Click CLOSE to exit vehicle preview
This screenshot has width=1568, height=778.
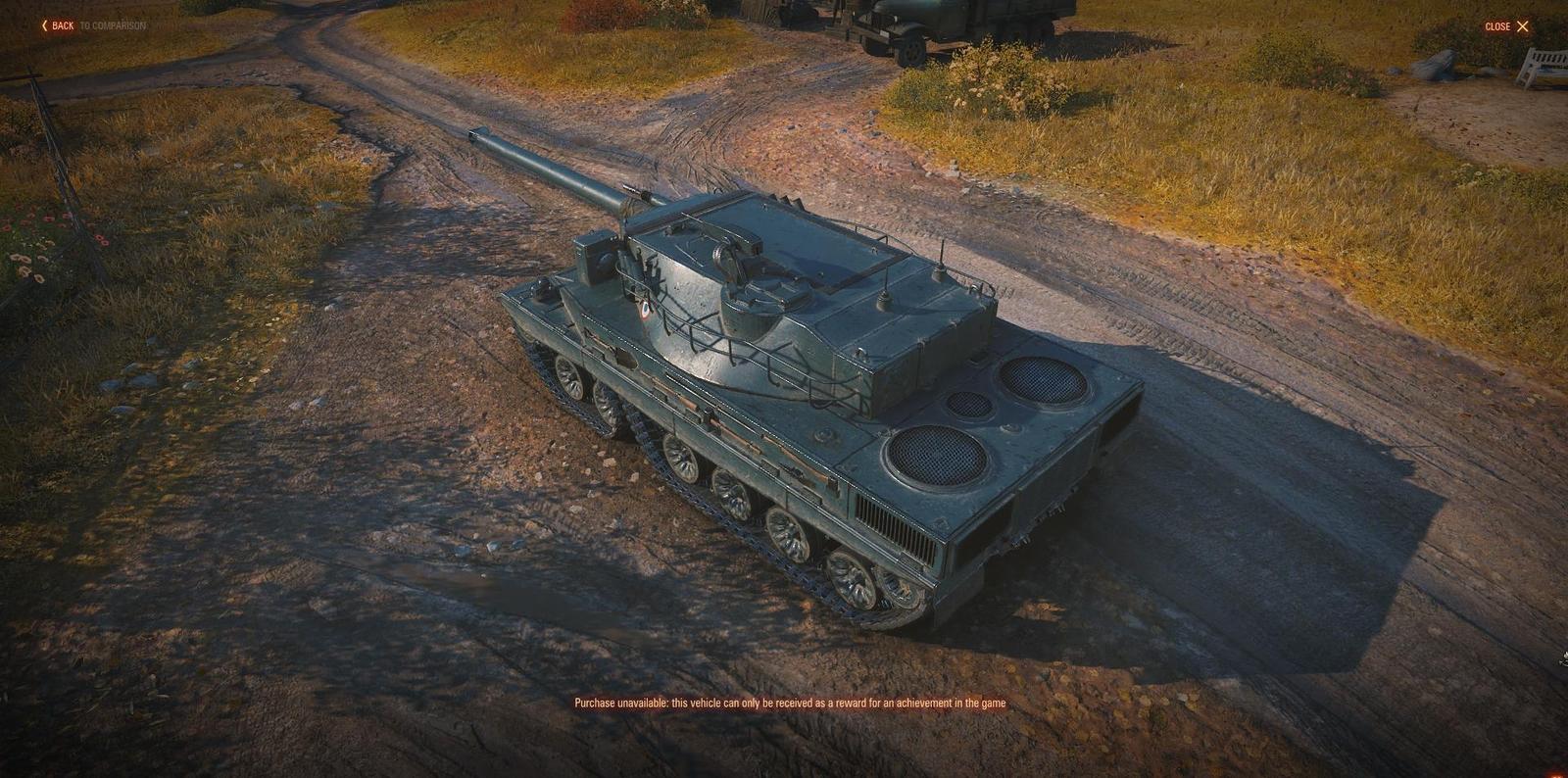pos(1499,26)
